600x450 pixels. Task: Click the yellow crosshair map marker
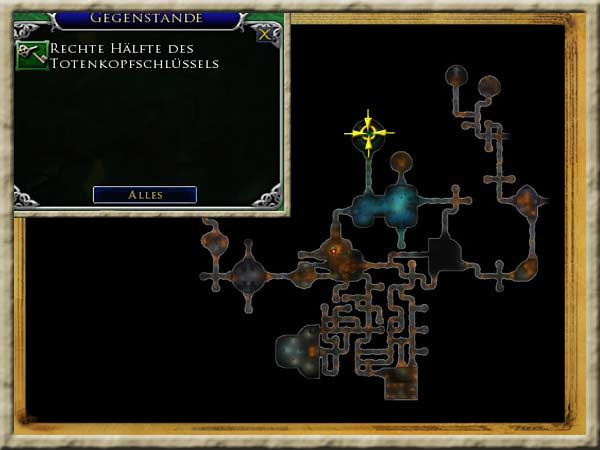pyautogui.click(x=369, y=132)
